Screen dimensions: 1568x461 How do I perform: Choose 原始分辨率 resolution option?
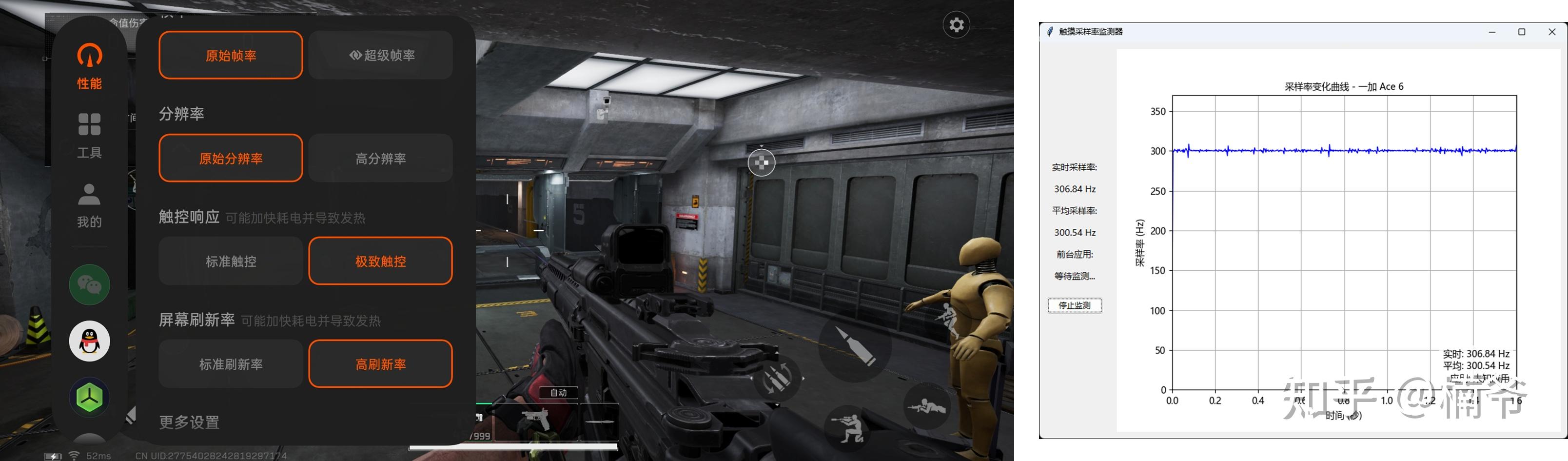(x=231, y=159)
